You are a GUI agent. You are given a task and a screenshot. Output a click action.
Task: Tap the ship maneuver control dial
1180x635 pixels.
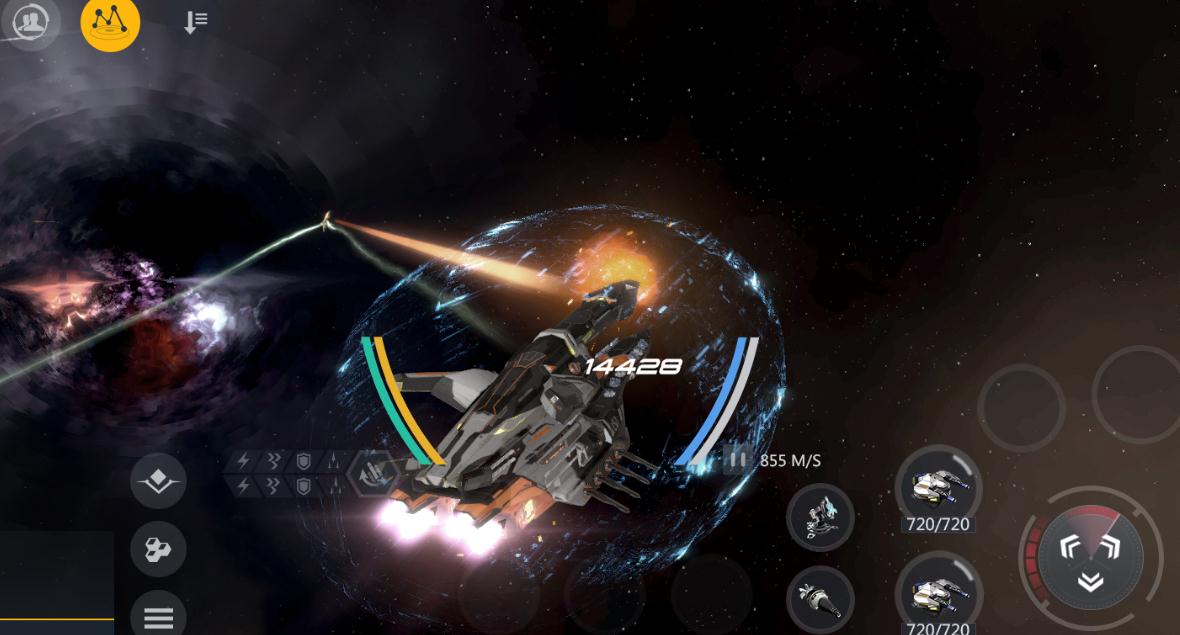1090,555
